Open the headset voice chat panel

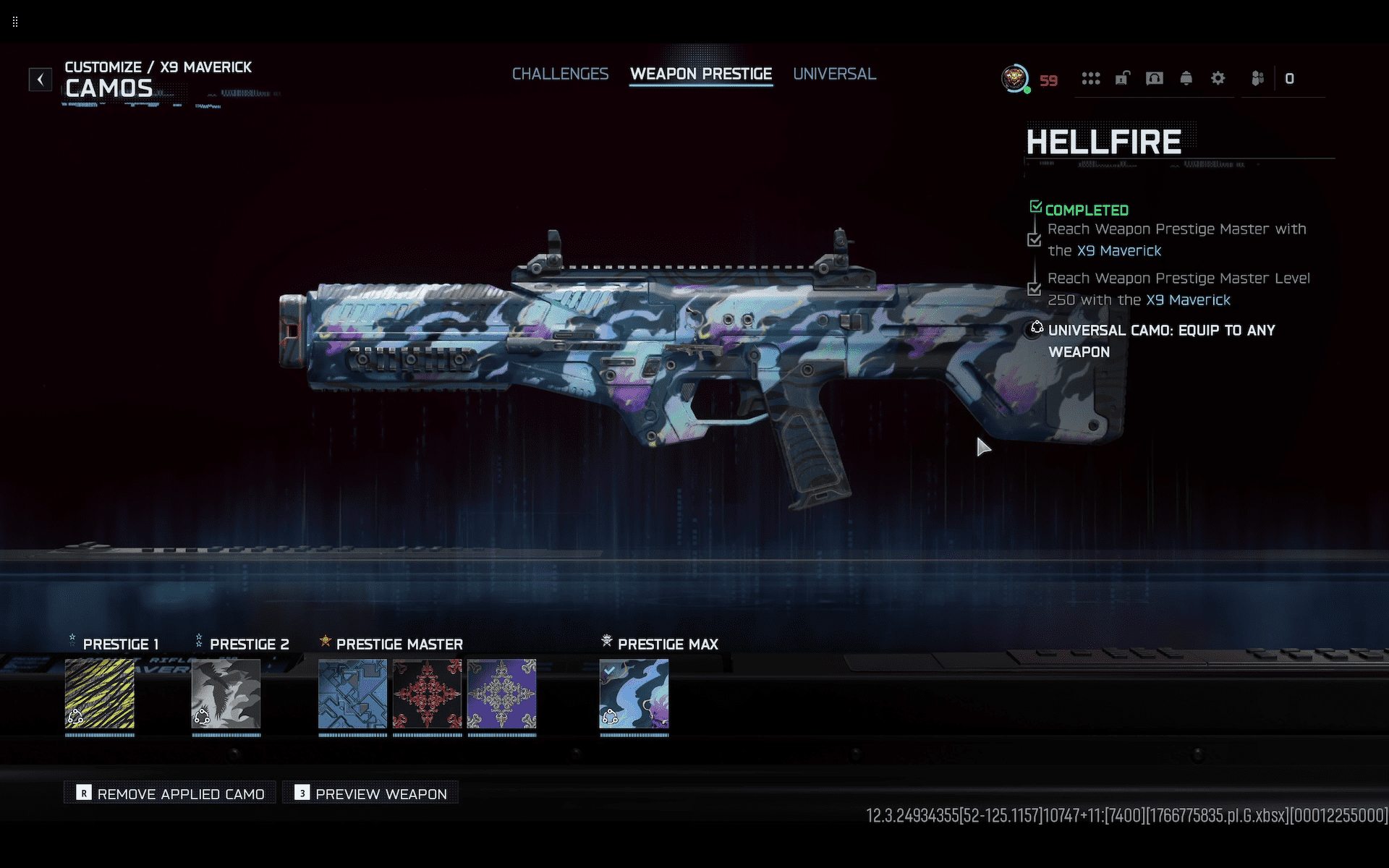point(1154,78)
